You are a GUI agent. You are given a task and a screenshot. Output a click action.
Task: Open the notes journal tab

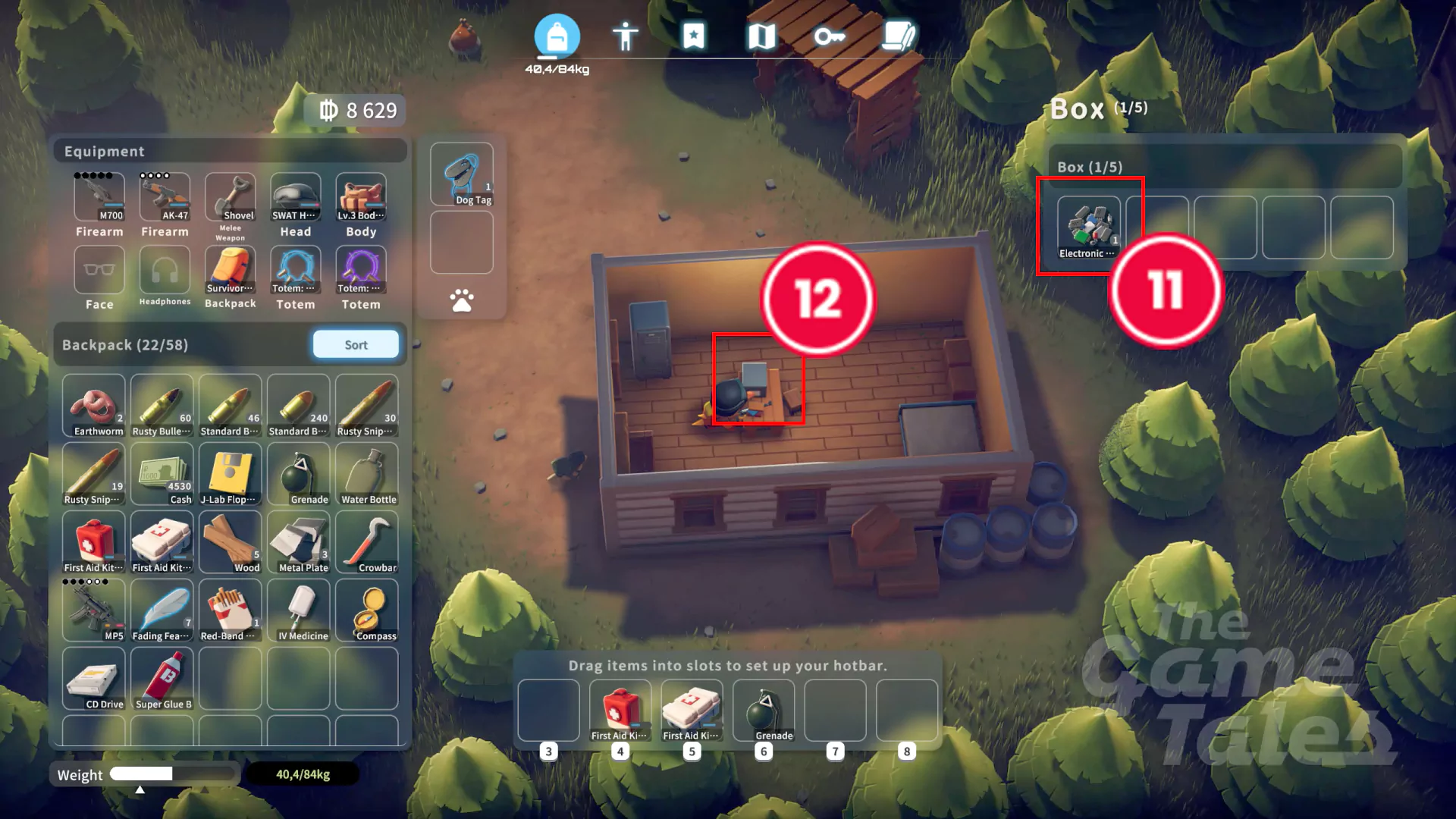pos(899,36)
